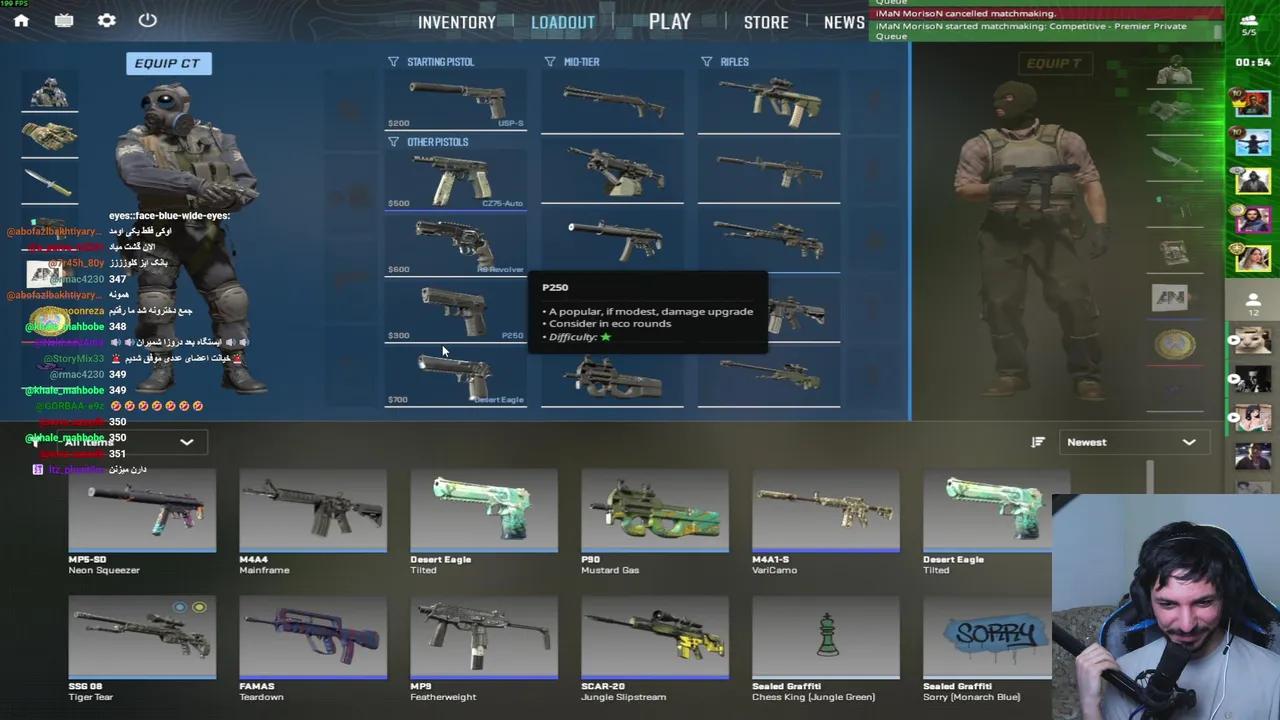Click the Home icon in the top bar
Screen dimensions: 1280x720
(21, 20)
